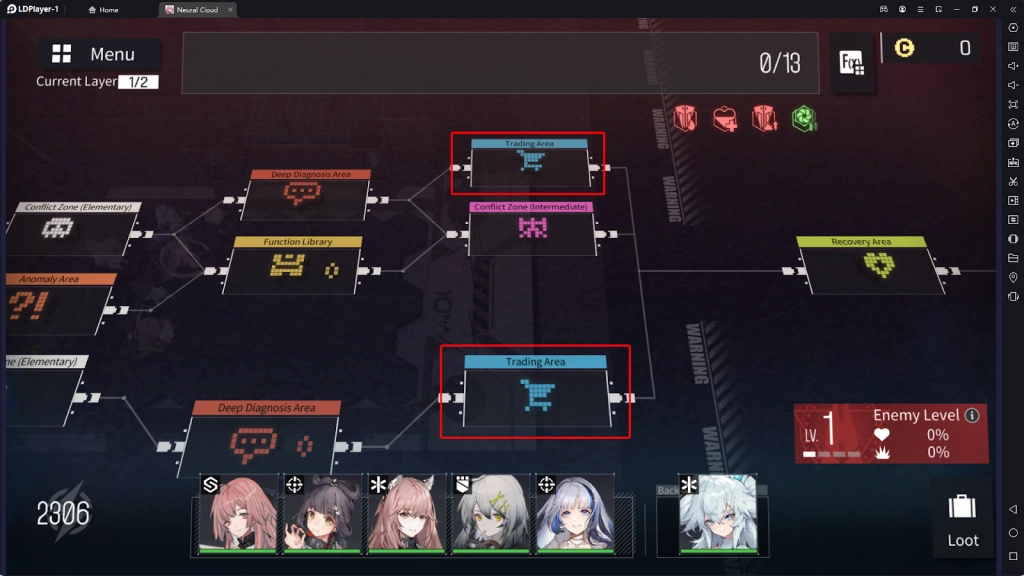Click the Fn function button
Image resolution: width=1024 pixels, height=576 pixels.
tap(852, 63)
